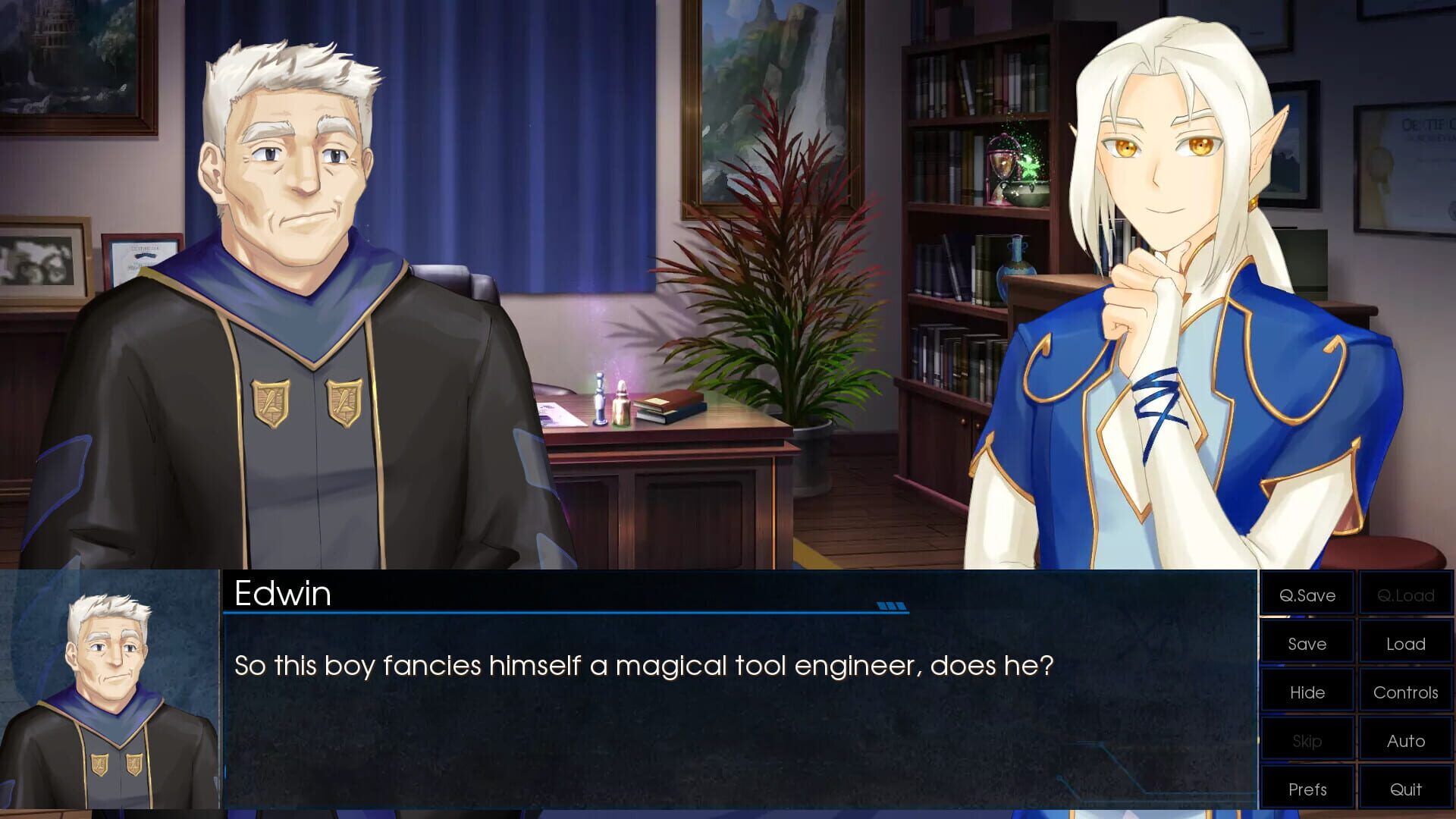
Task: Open the Load screen
Action: (1405, 643)
